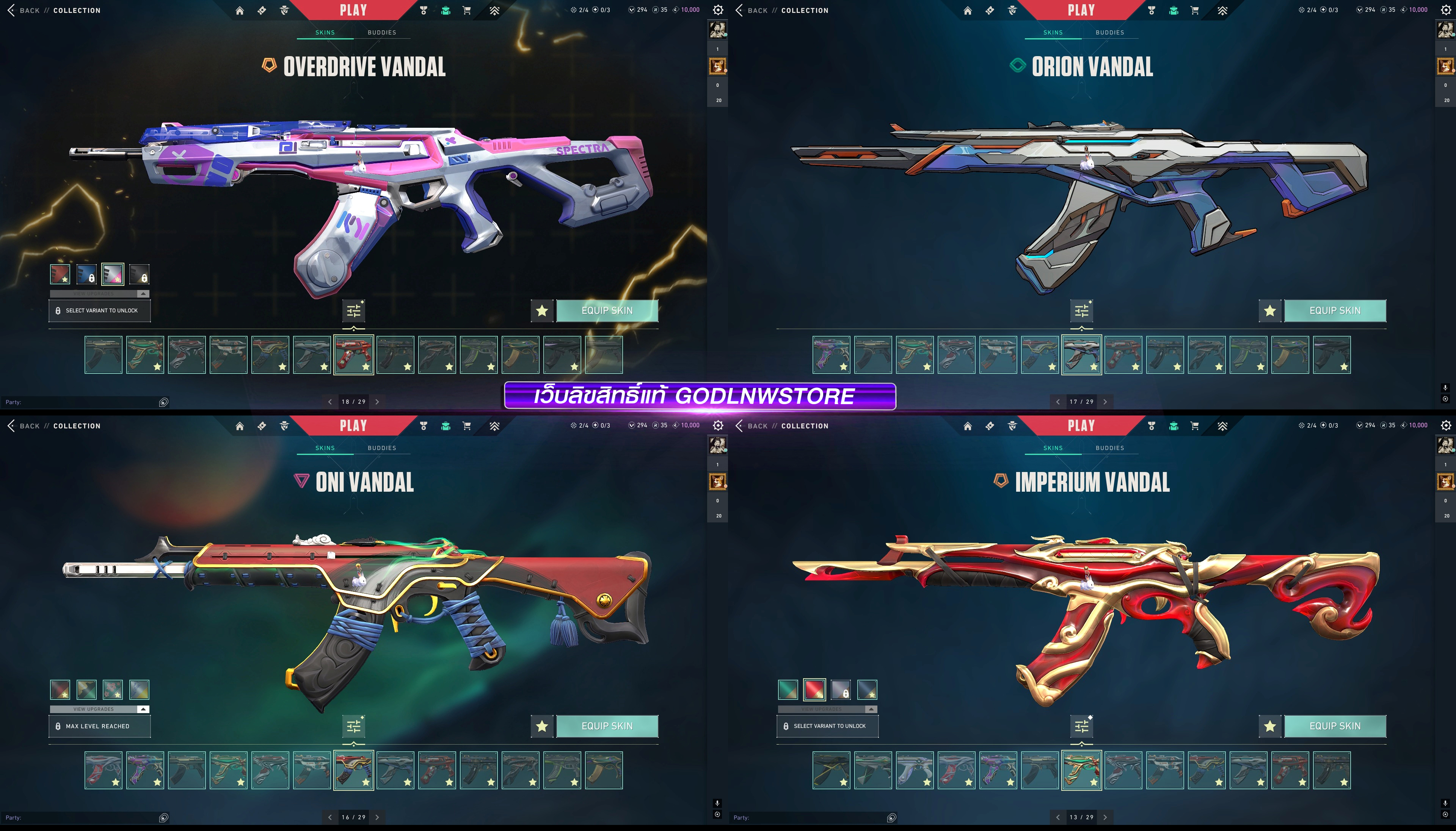Switch to Buddies tab above Orion Vandal

coord(1109,33)
